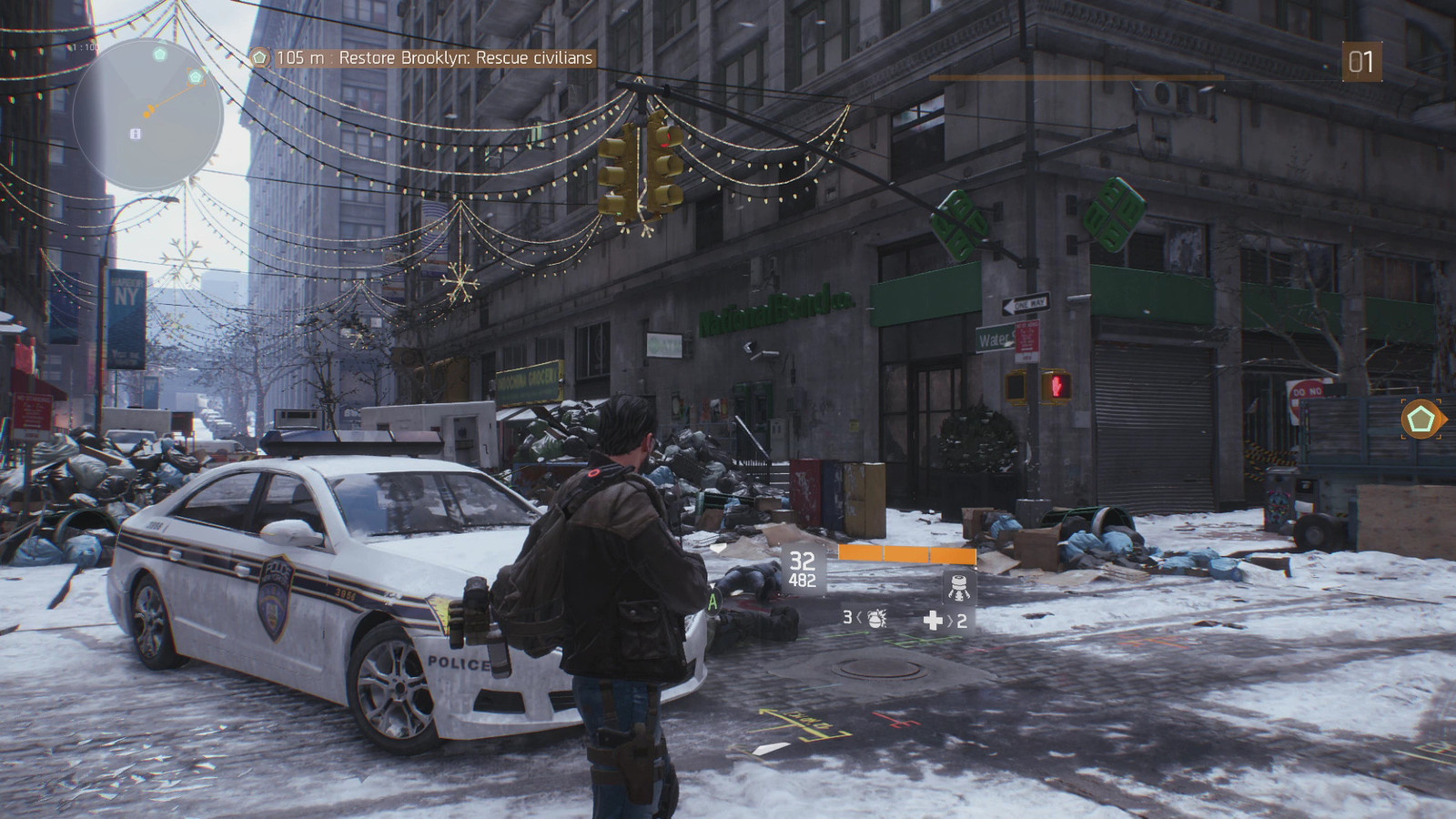Open the circular minimap
1456x819 pixels.
[147, 114]
